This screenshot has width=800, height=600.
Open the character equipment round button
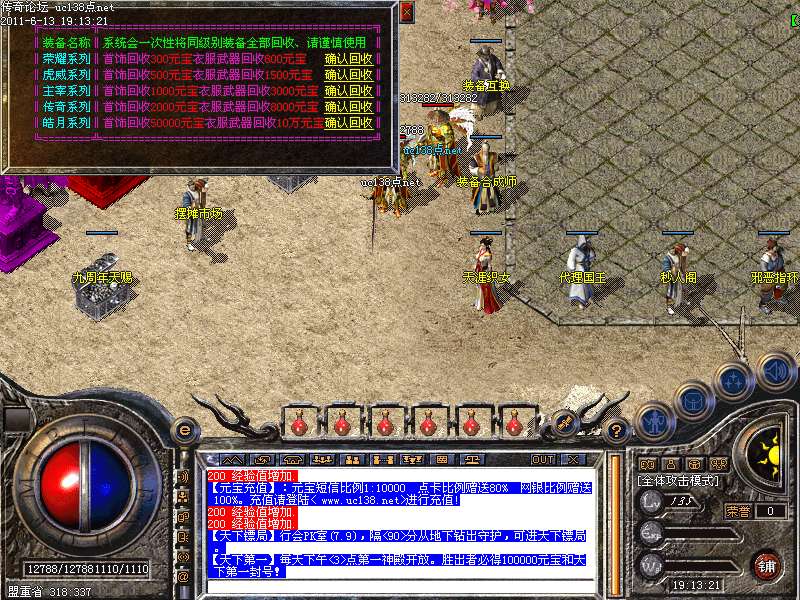[653, 421]
